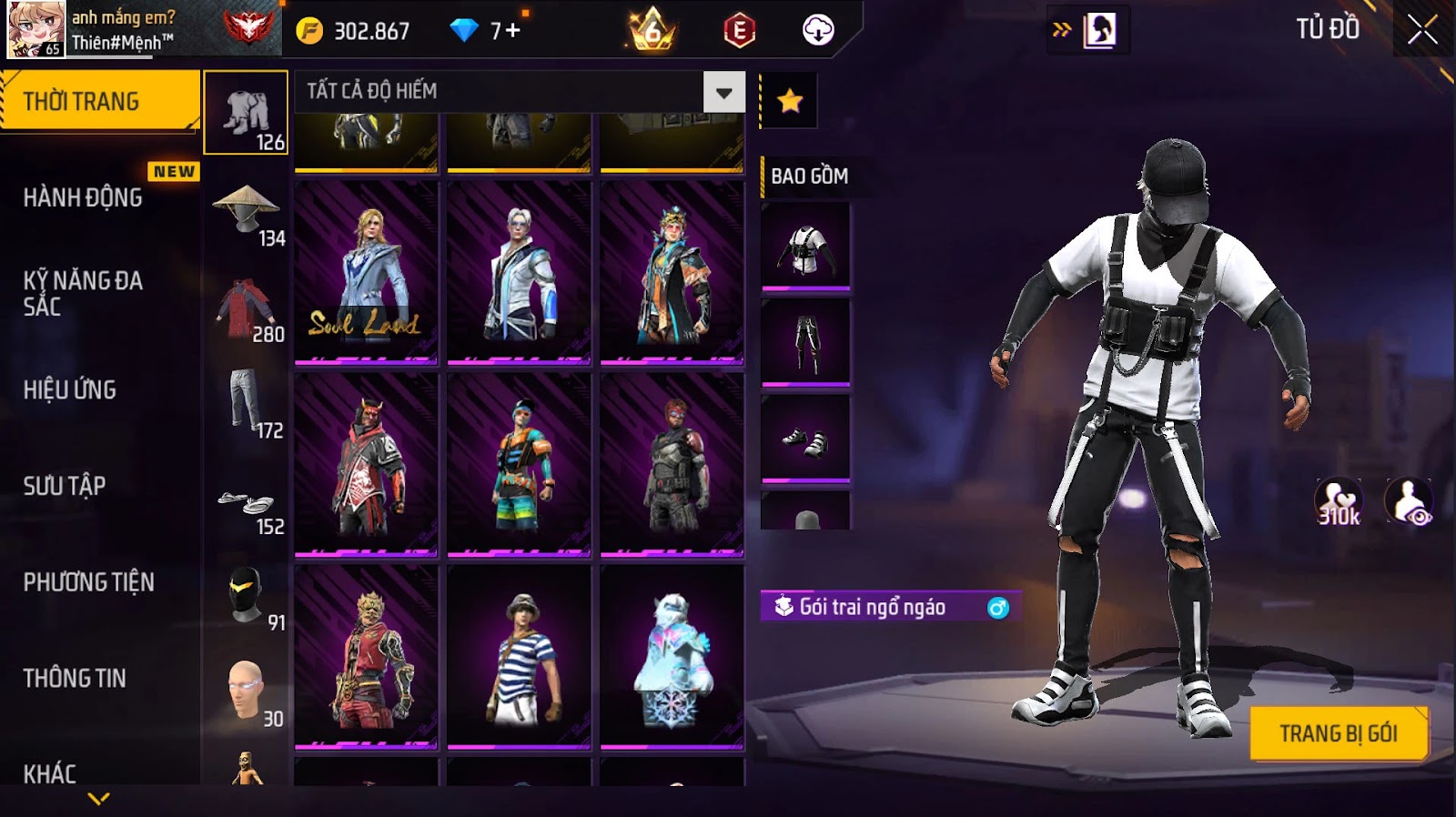The height and width of the screenshot is (817, 1456).
Task: Choose the red demon mask outfit
Action: click(366, 464)
